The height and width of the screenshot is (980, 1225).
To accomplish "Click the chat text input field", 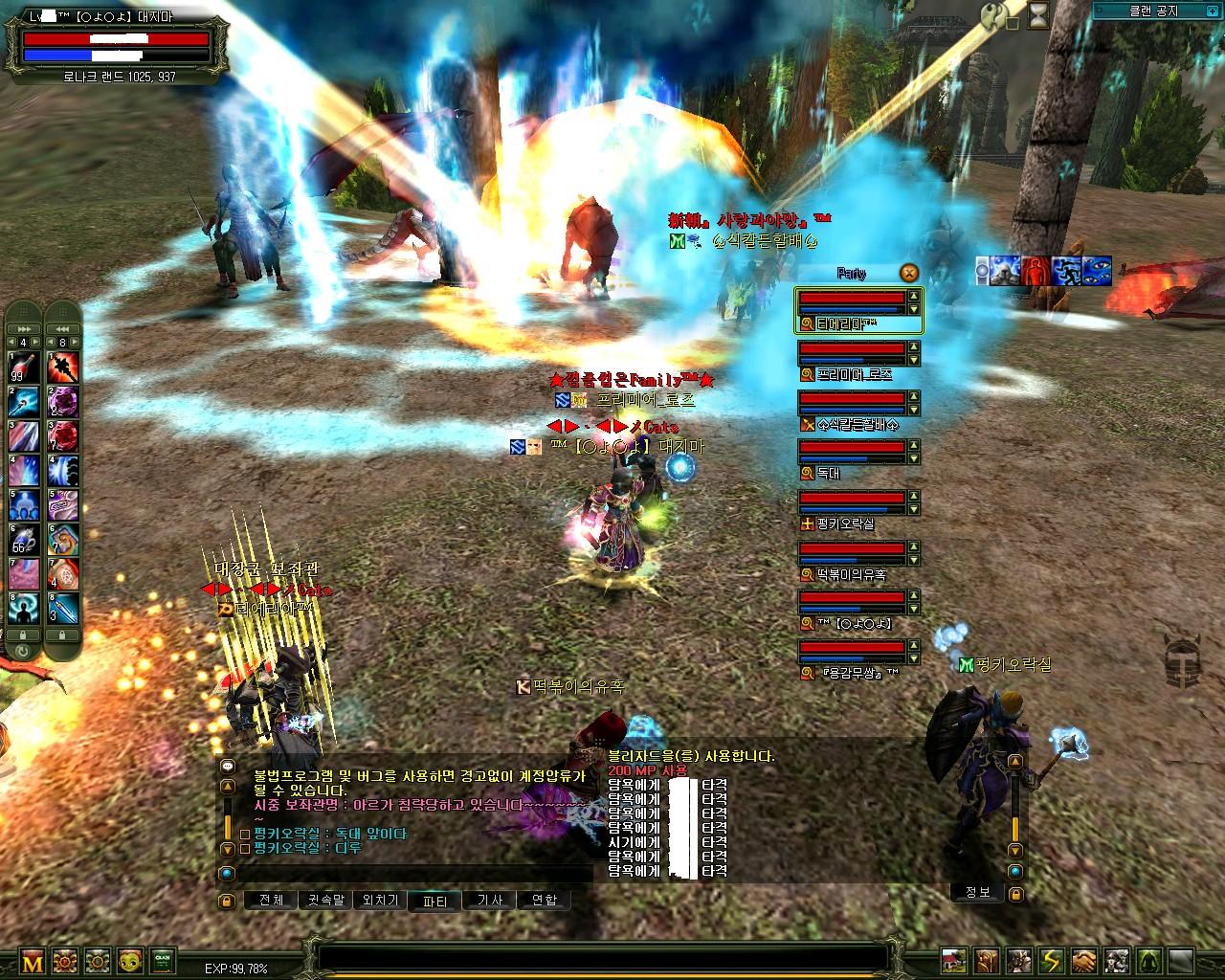I will [x=412, y=874].
